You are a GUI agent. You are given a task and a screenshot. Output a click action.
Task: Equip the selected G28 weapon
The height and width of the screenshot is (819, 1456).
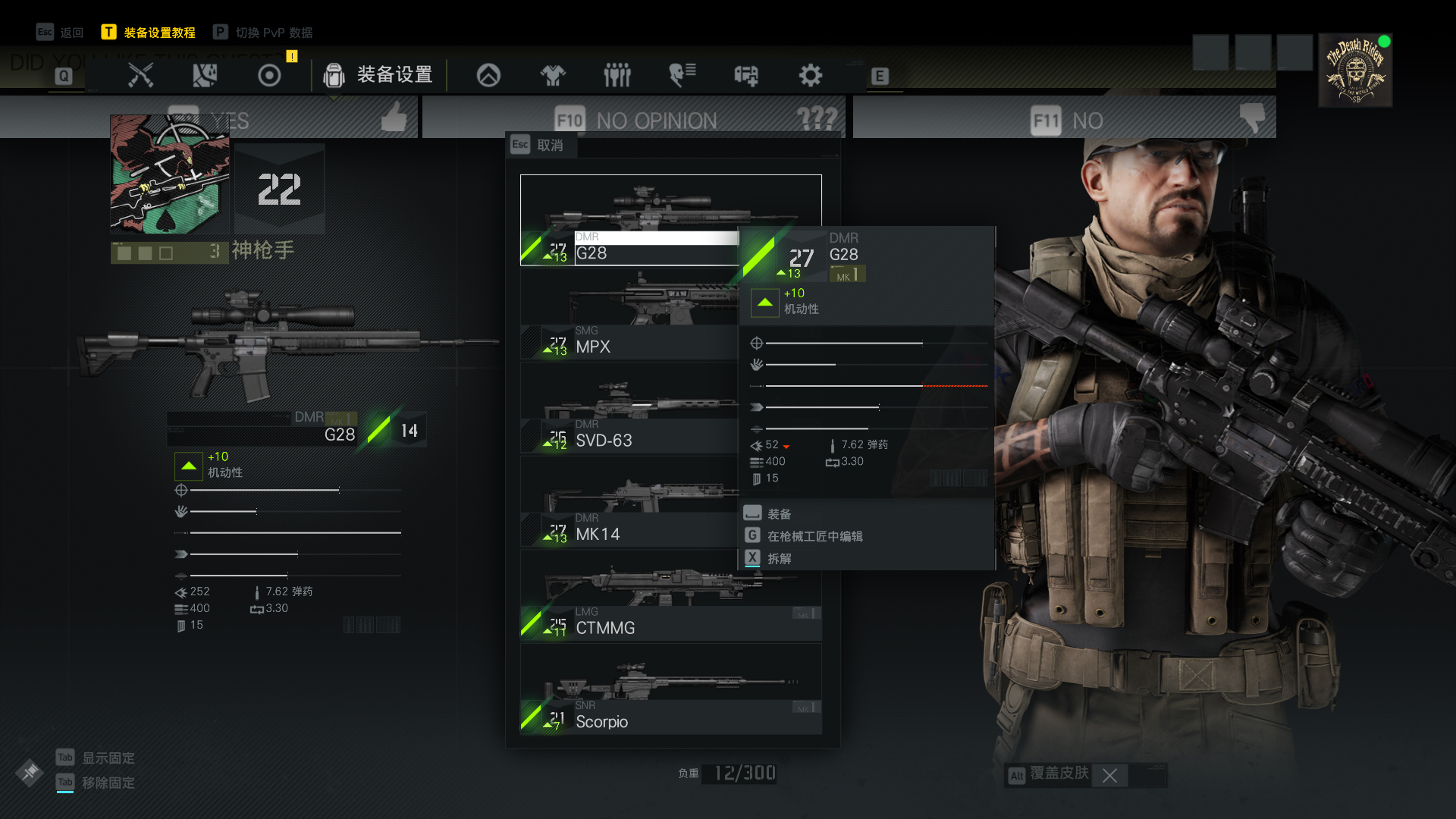779,514
